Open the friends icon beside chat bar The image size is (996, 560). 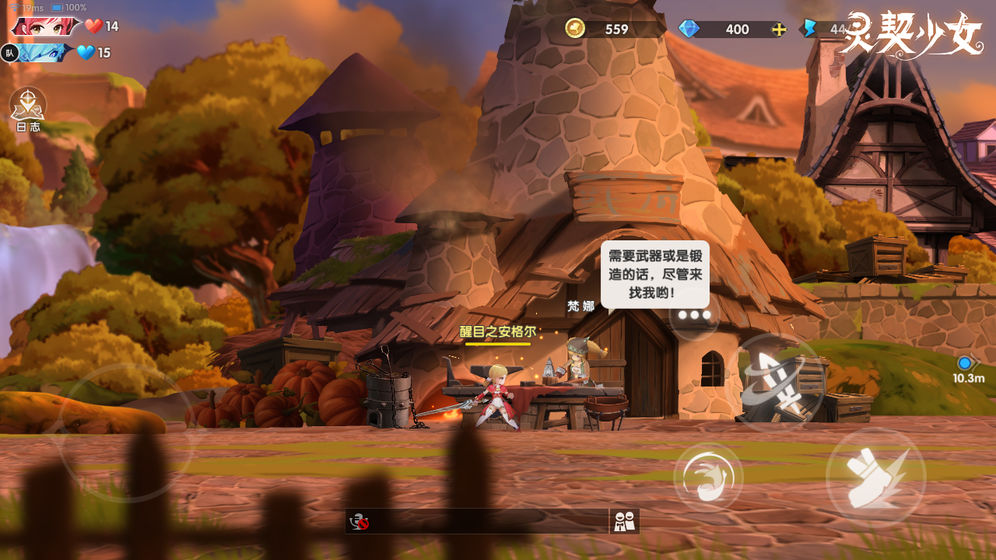pyautogui.click(x=624, y=521)
